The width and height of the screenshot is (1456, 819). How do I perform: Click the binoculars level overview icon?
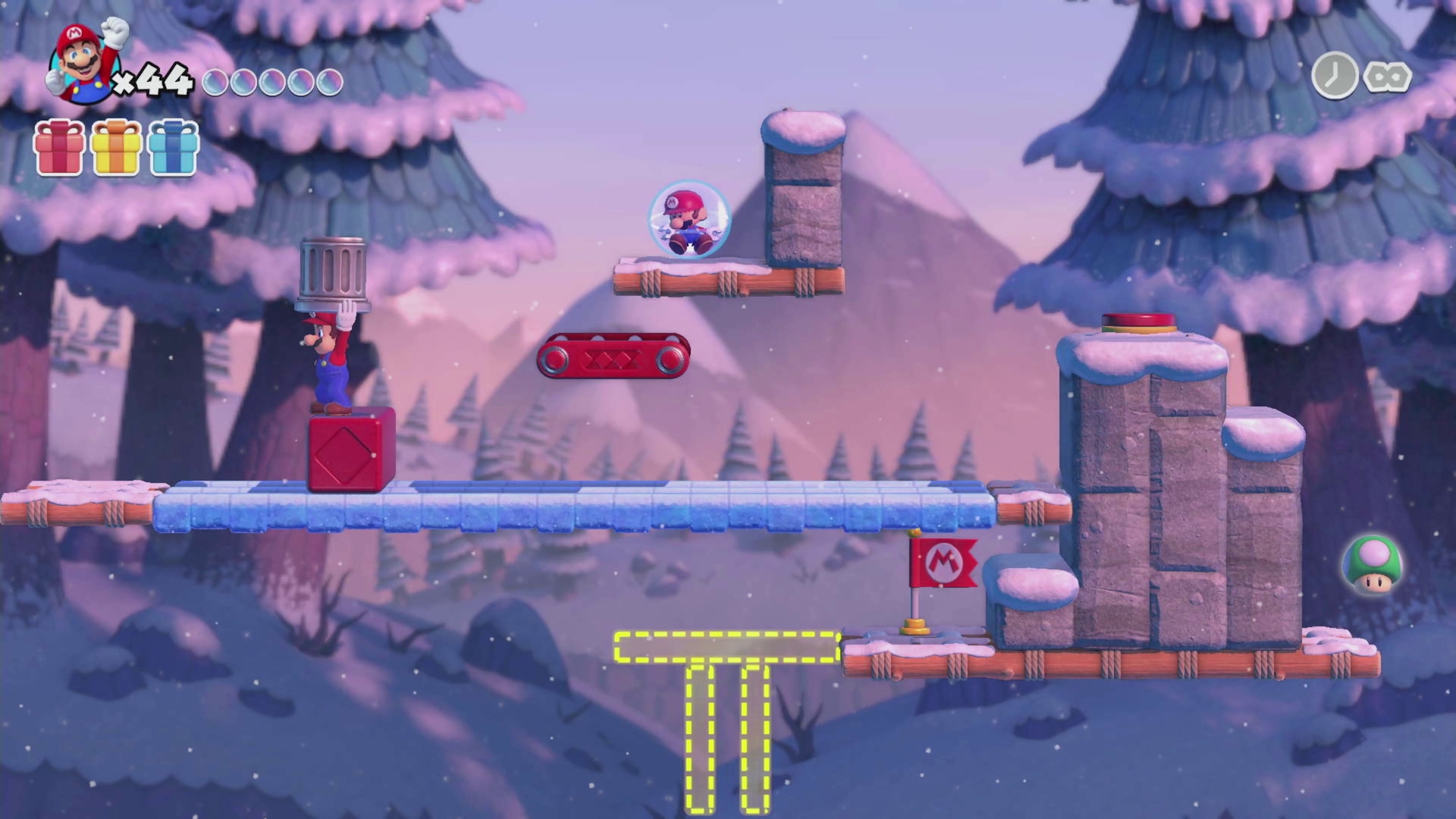click(1386, 76)
